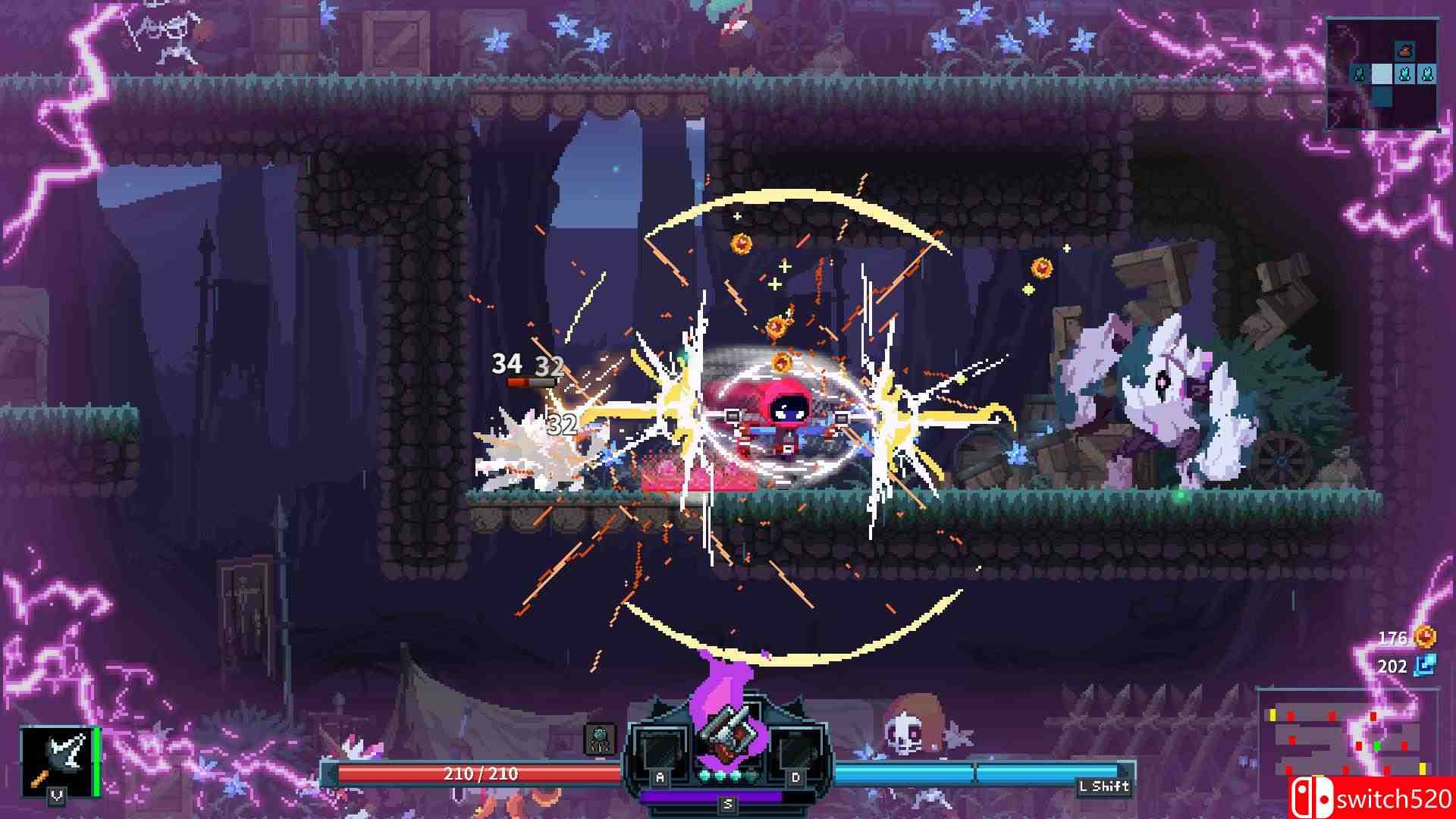
Task: Select the empty D skill slot
Action: click(x=799, y=746)
